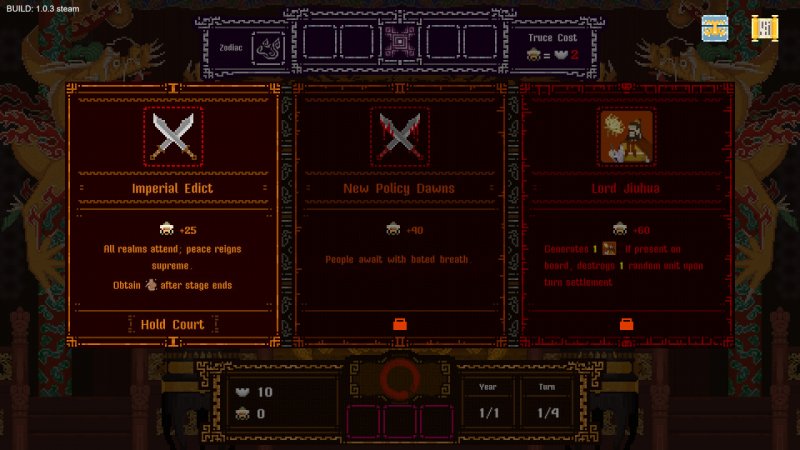800x450 pixels.
Task: Open the Zodiac emblem slot
Action: 267,44
